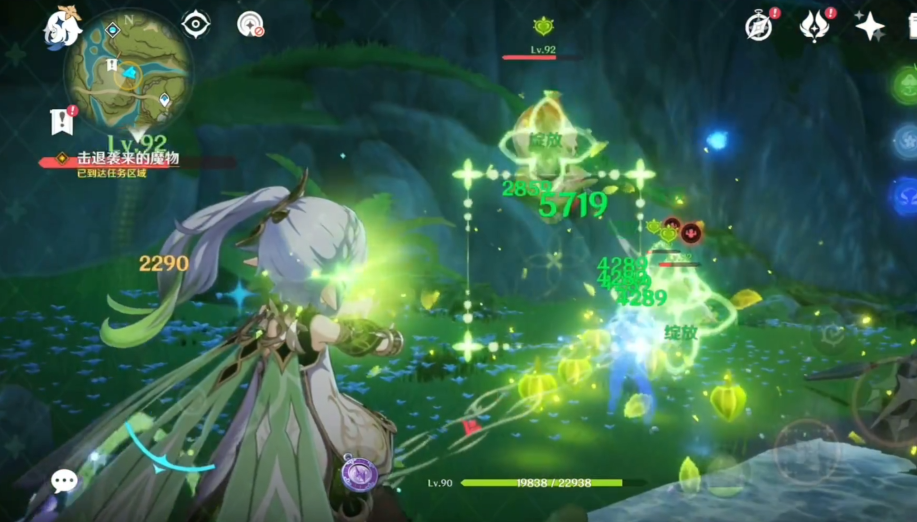This screenshot has width=917, height=522.
Task: Toggle the elemental sight eye icon
Action: [x=196, y=24]
